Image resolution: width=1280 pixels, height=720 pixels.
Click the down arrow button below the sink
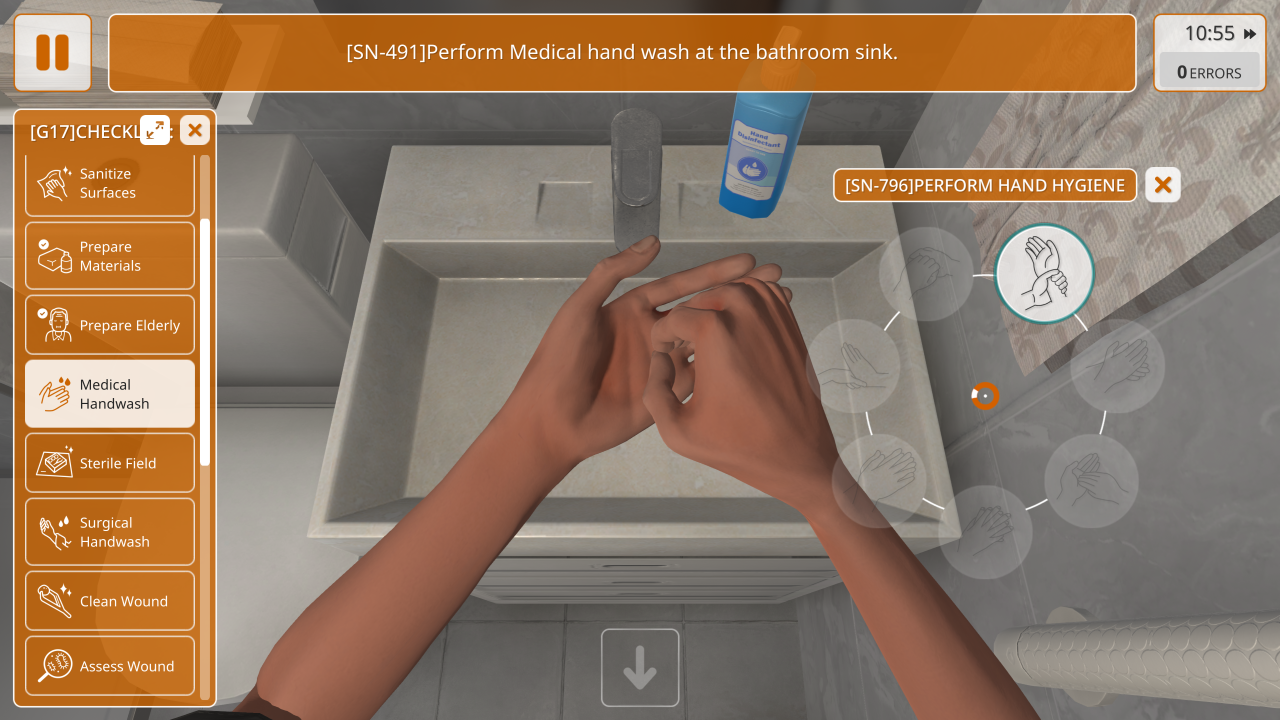640,668
